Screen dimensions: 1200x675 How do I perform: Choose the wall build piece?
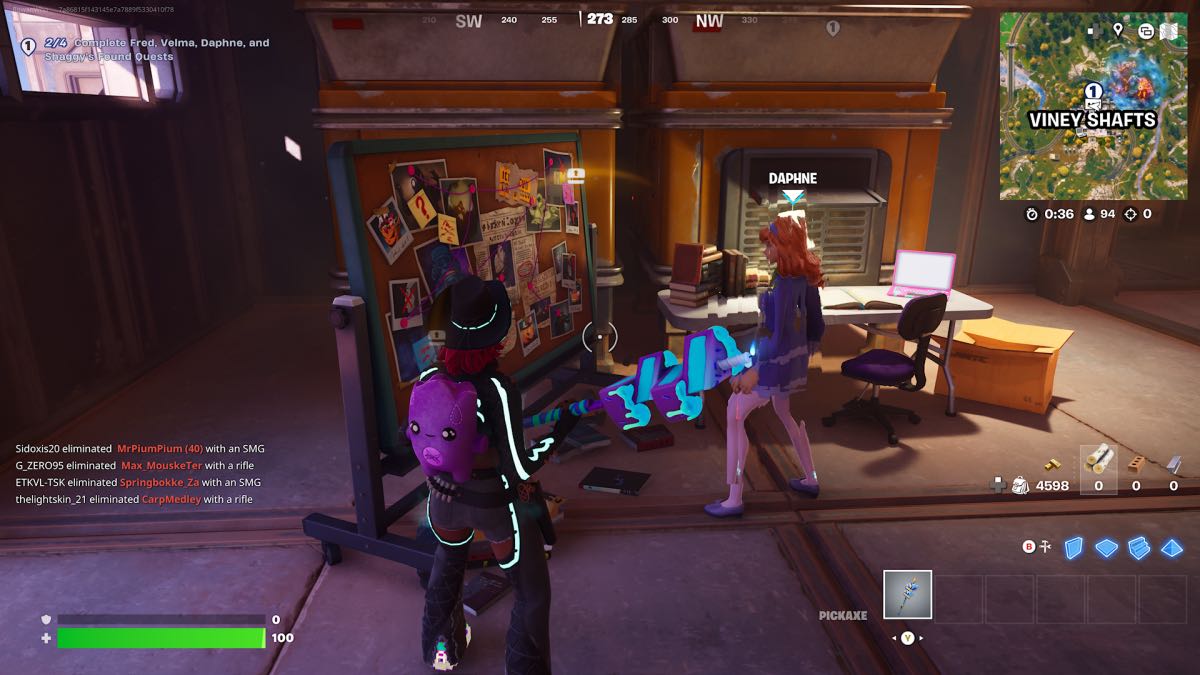[1073, 547]
